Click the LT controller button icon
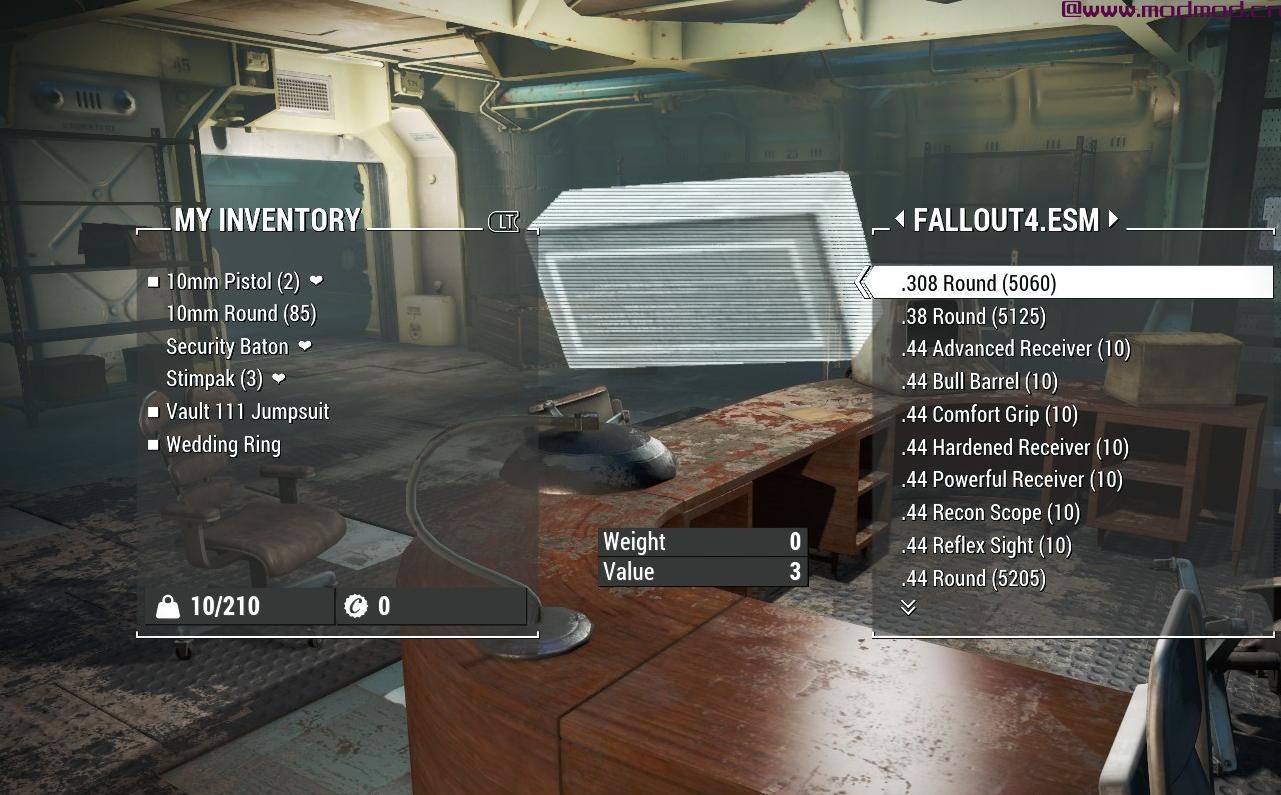Viewport: 1281px width, 795px height. coord(503,222)
